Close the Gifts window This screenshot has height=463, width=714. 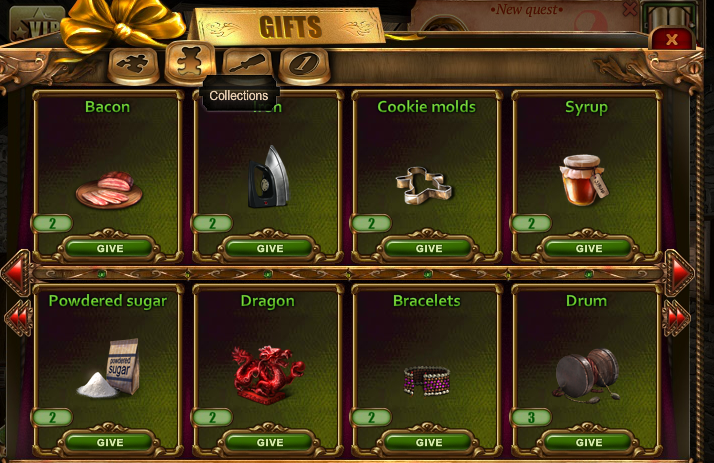click(x=672, y=40)
